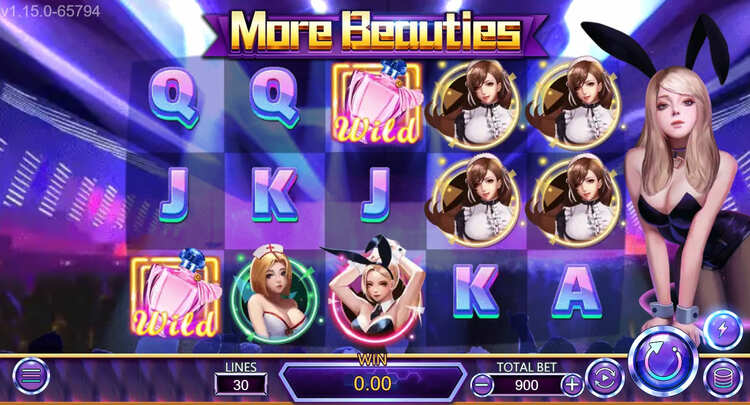Start auto spin mode
Viewport: 750px width, 405px height.
click(x=604, y=379)
